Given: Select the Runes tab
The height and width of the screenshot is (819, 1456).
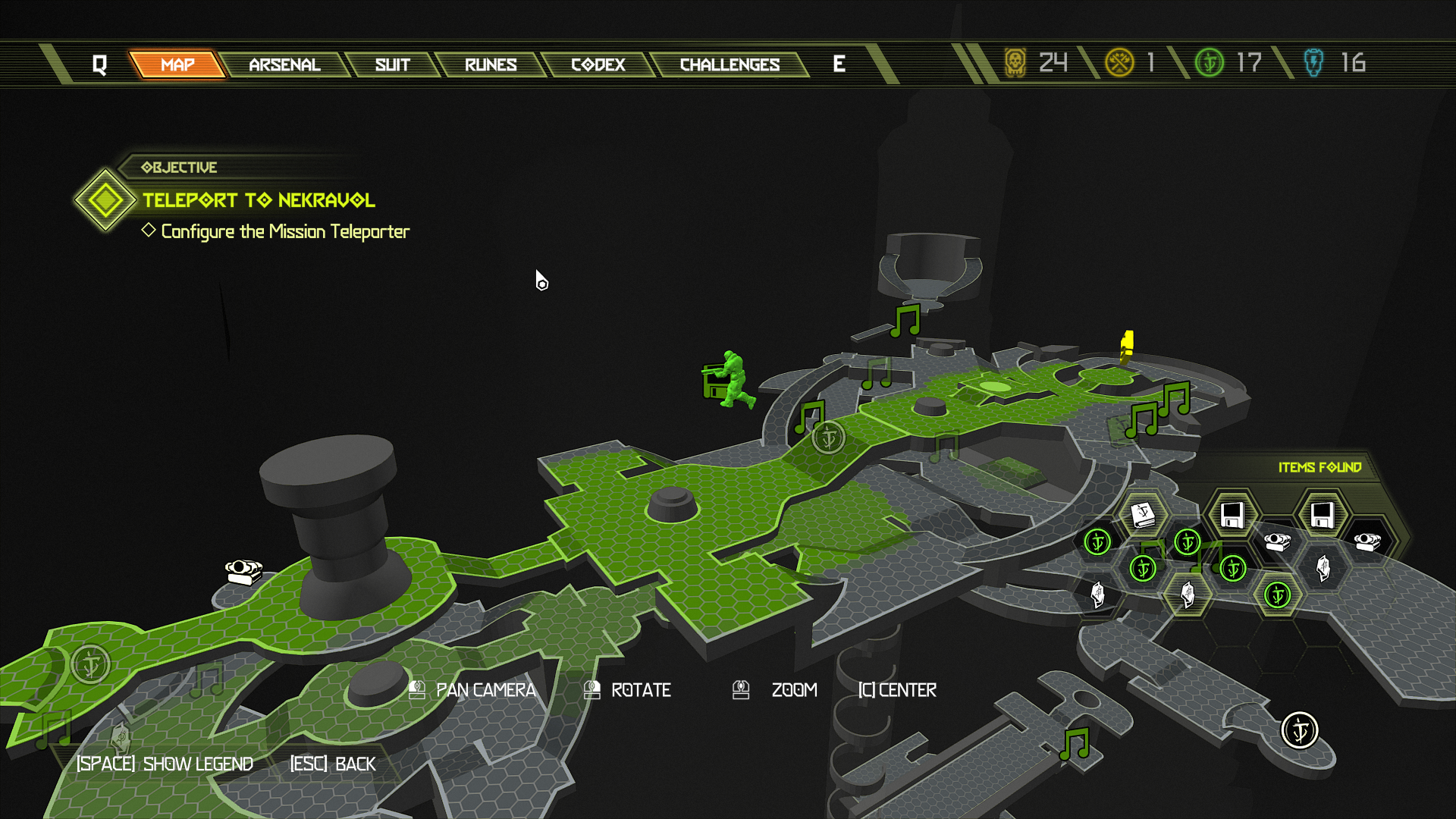Looking at the screenshot, I should click(x=490, y=64).
